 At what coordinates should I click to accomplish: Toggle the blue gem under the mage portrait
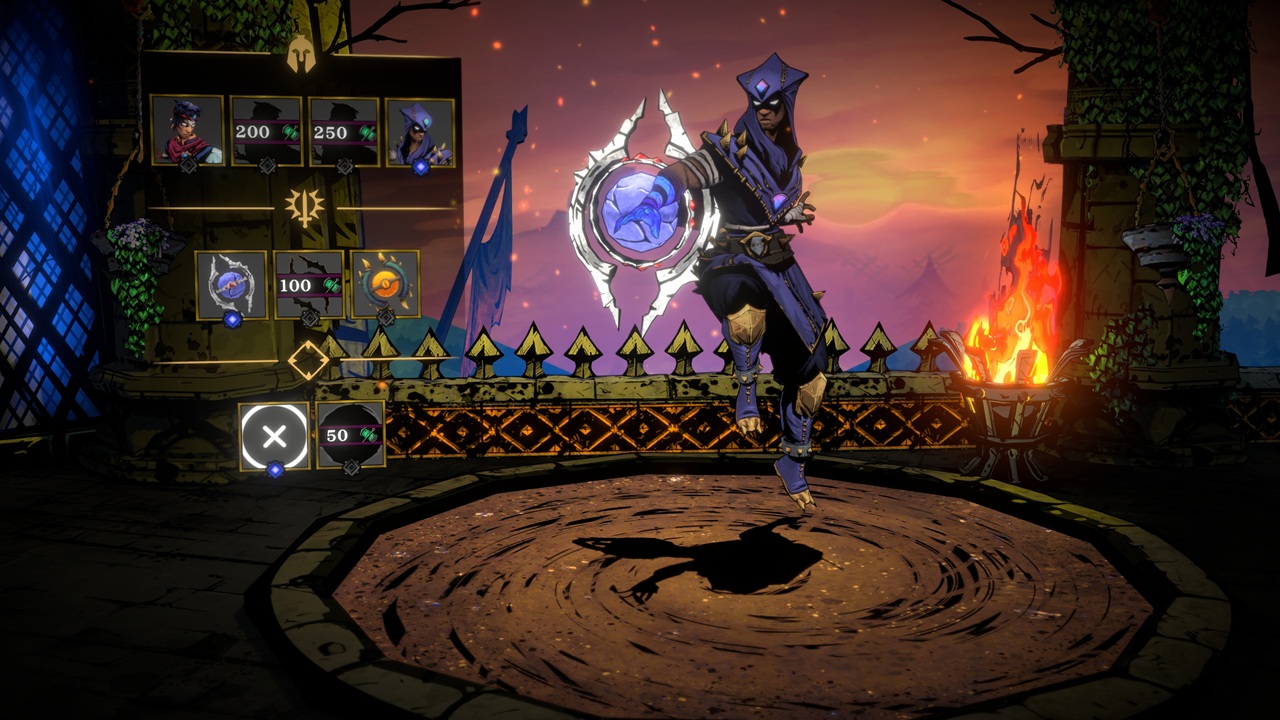tap(420, 165)
